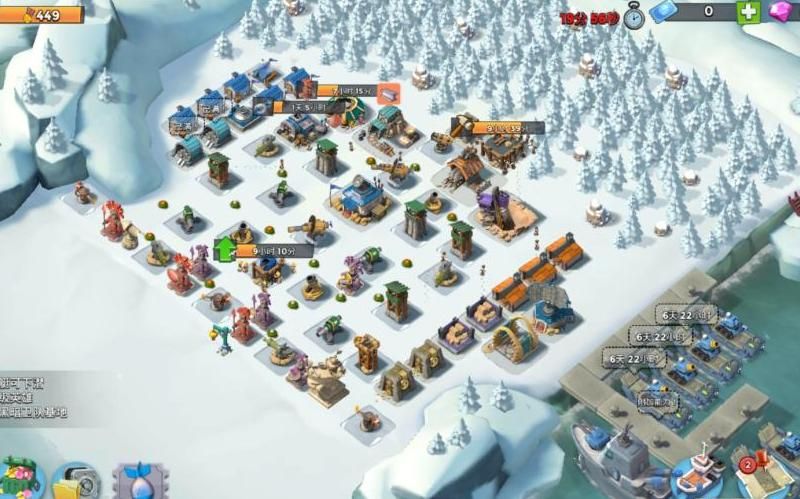
Task: Tap the green upgrade arrow icon
Action: point(224,247)
